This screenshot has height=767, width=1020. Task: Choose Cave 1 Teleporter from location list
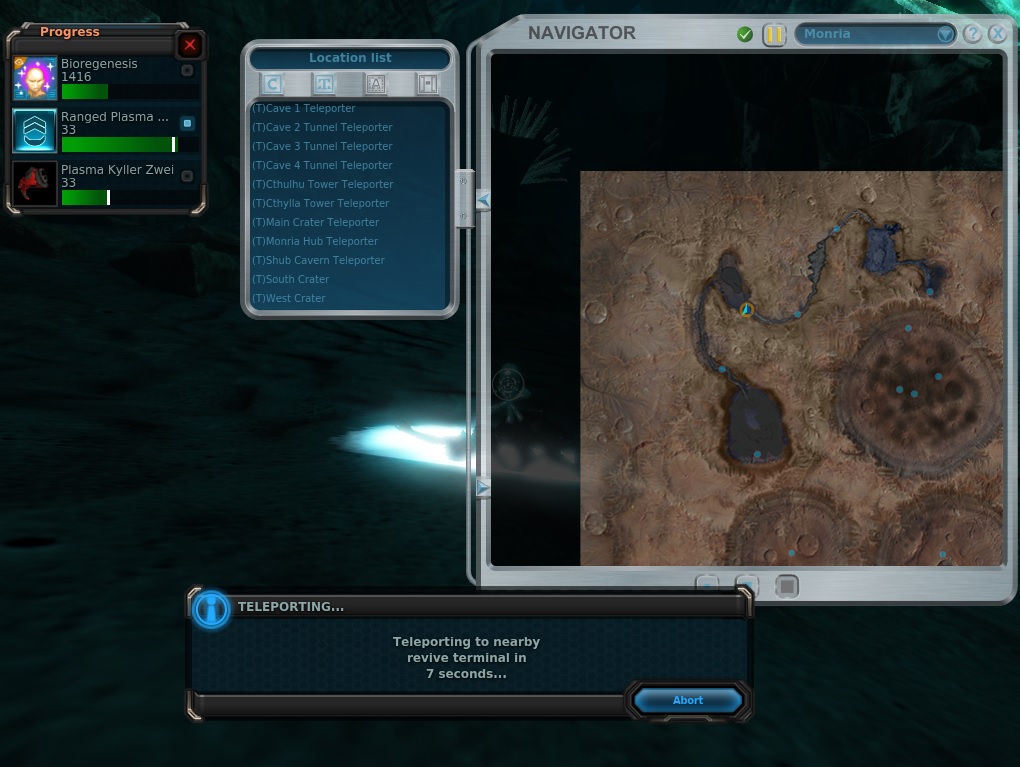(x=304, y=108)
